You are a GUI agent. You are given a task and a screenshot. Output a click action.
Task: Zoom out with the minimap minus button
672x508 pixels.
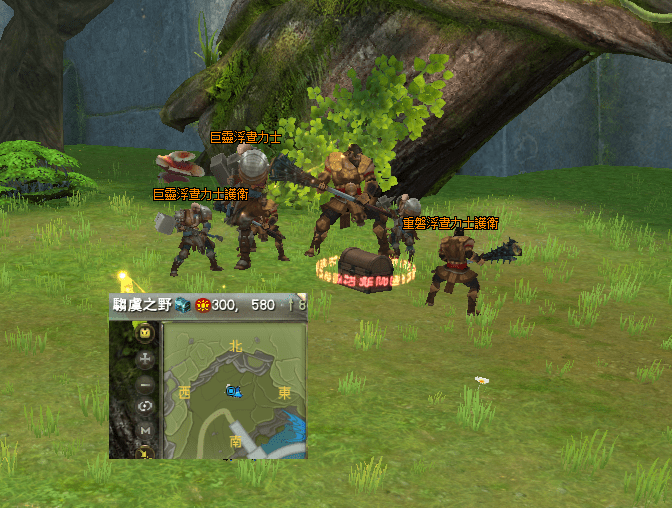(x=145, y=383)
